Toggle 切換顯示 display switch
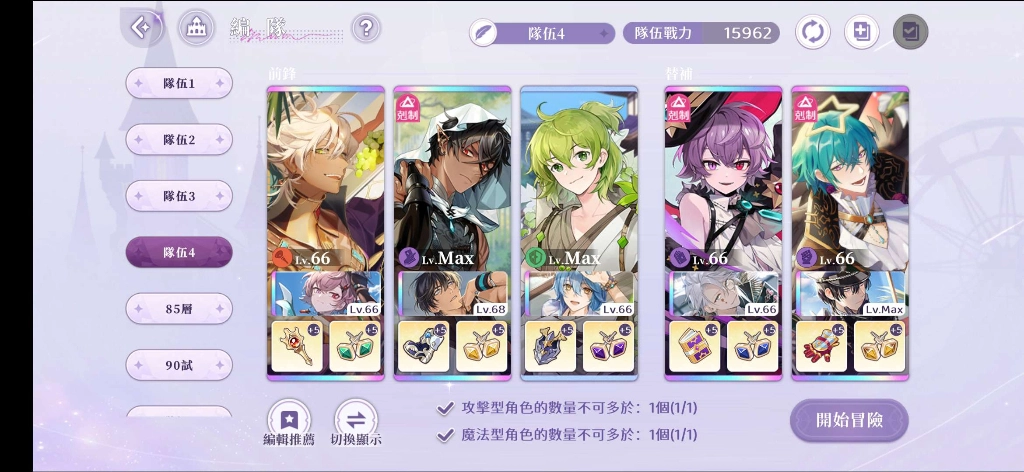1024x472 pixels. (356, 423)
